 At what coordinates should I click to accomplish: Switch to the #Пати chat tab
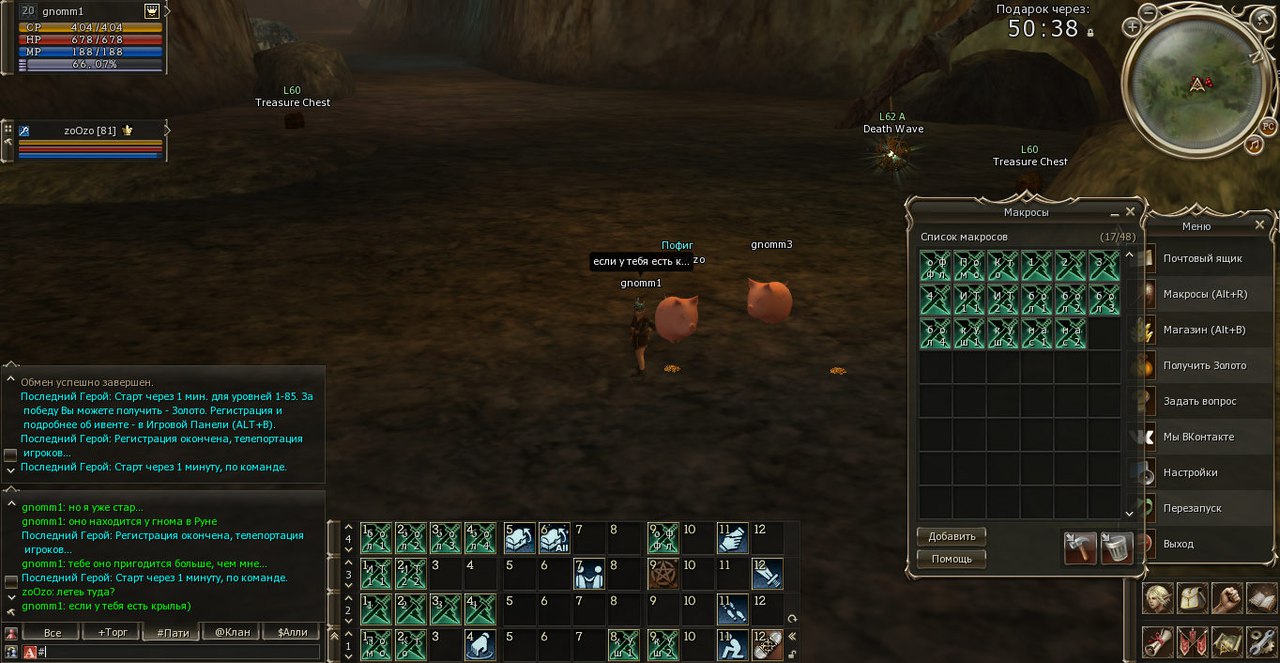point(172,632)
